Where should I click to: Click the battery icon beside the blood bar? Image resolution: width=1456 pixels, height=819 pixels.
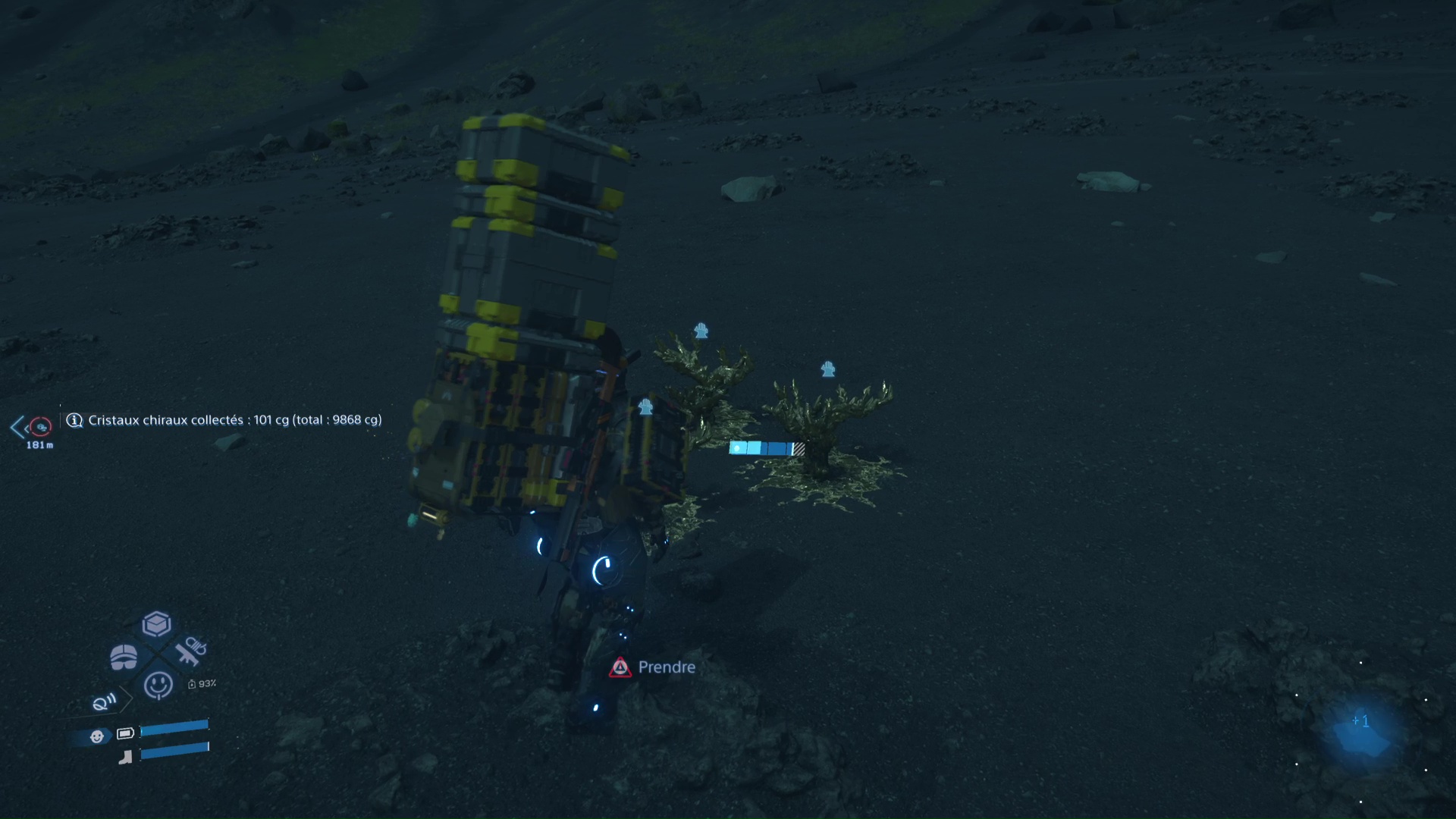126,733
